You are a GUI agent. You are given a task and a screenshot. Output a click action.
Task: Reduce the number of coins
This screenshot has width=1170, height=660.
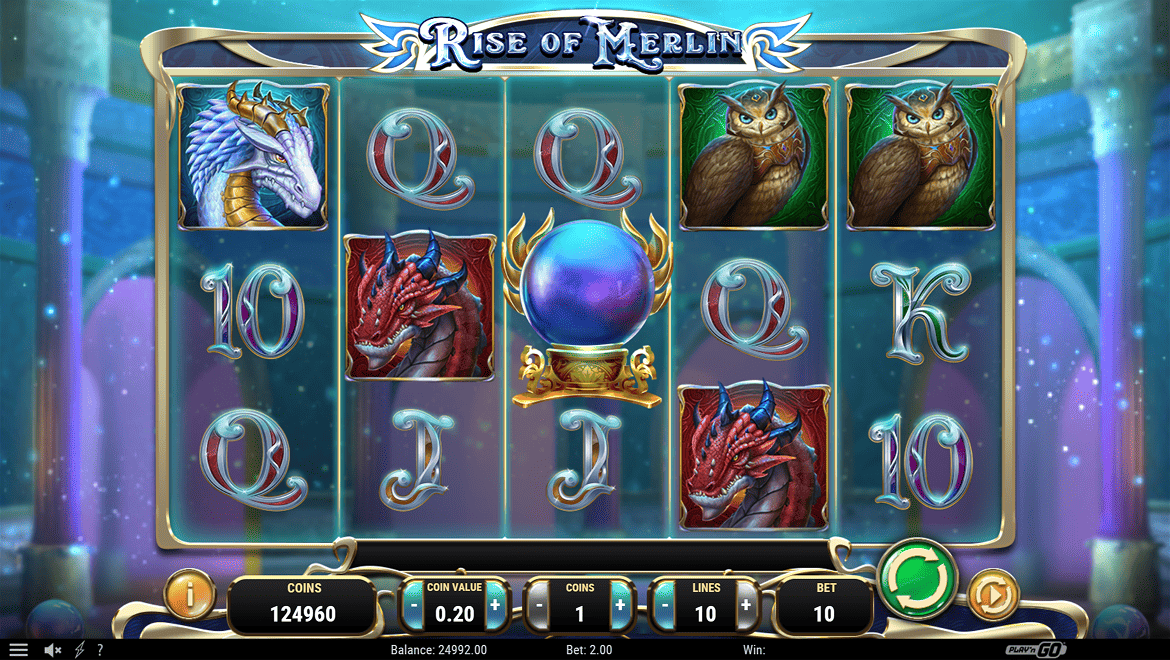coord(539,605)
